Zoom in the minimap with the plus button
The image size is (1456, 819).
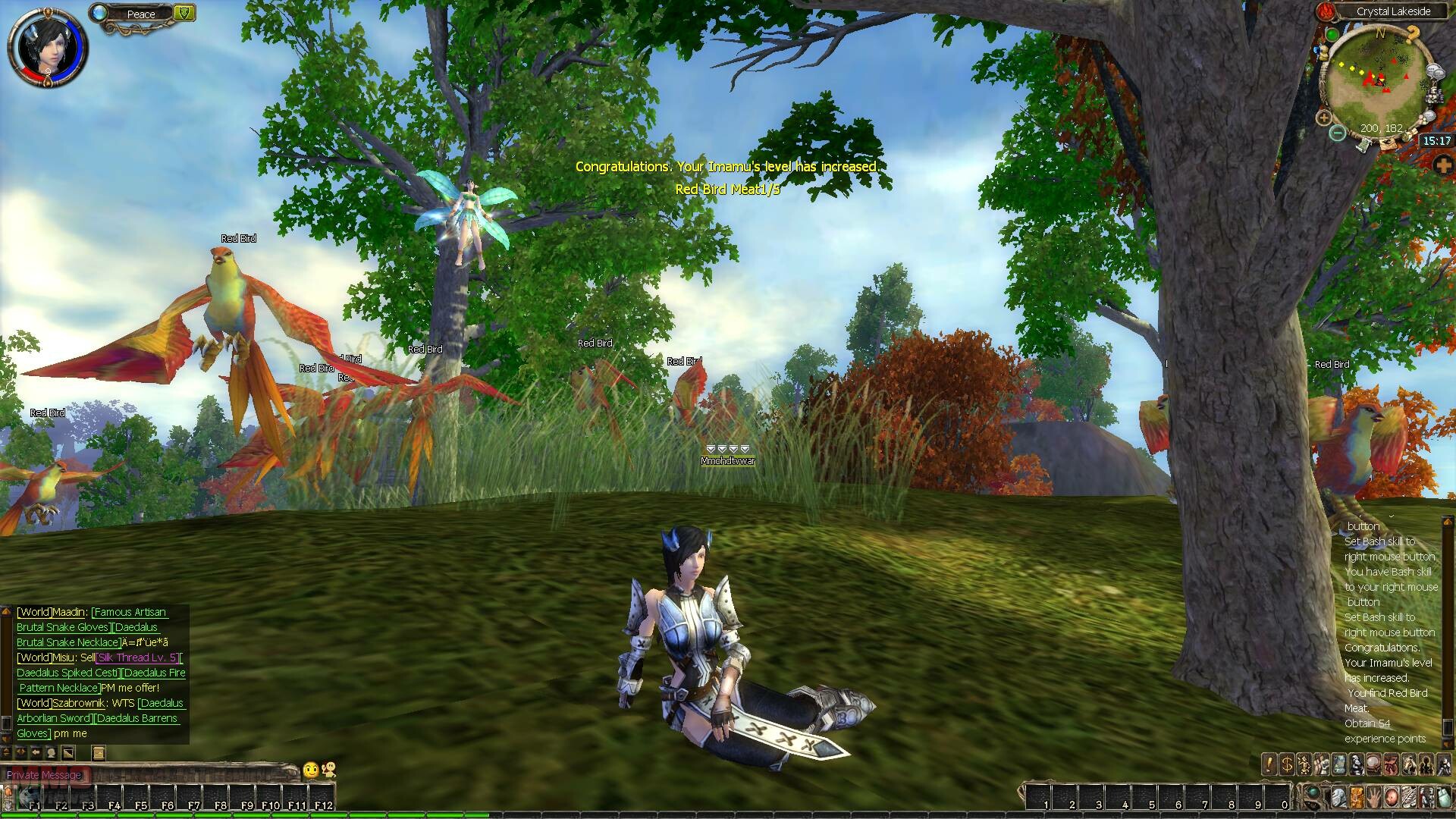(1323, 118)
